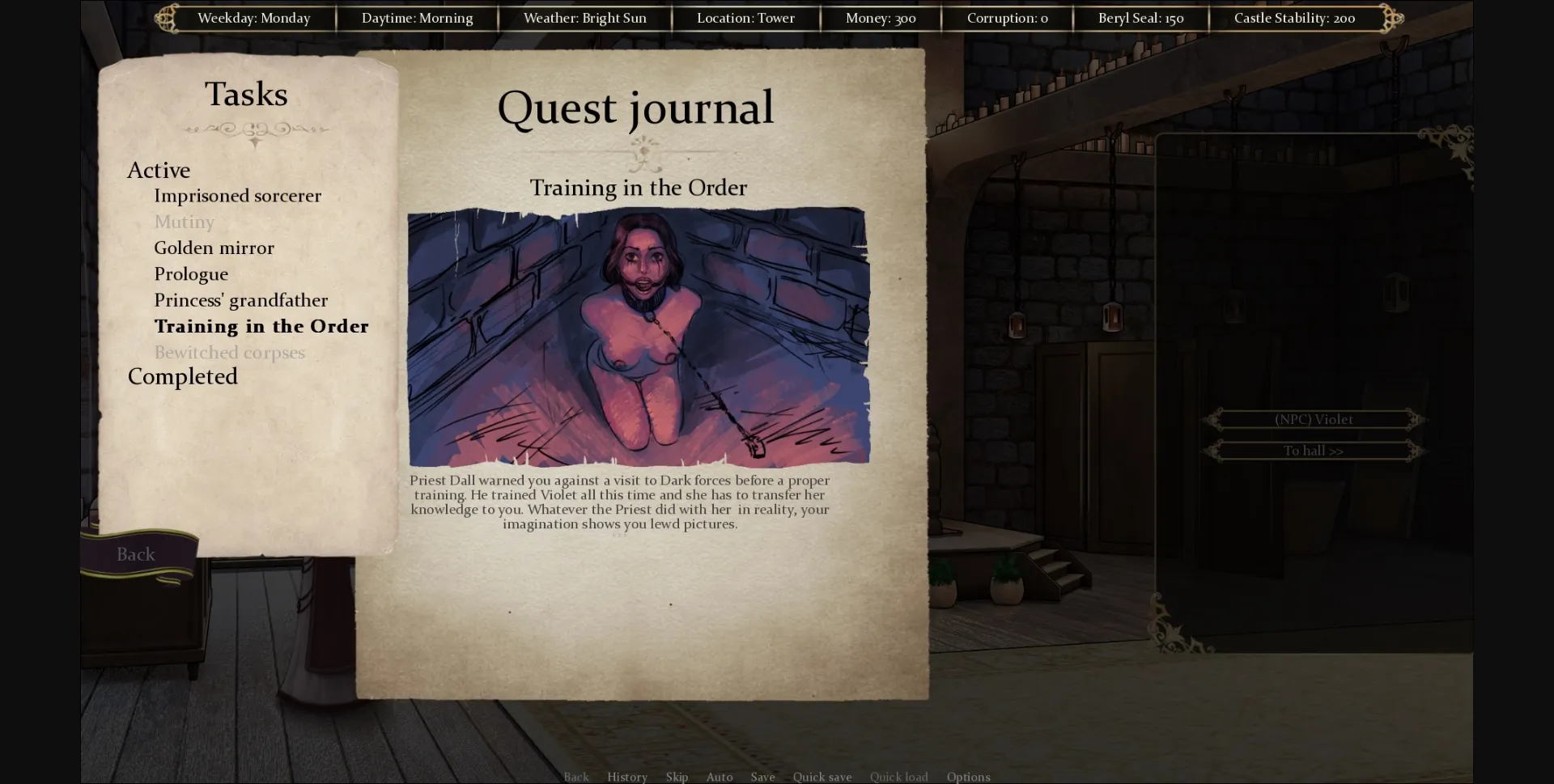Expand the Completed tasks section
Screen dimensions: 1554x784
point(182,377)
